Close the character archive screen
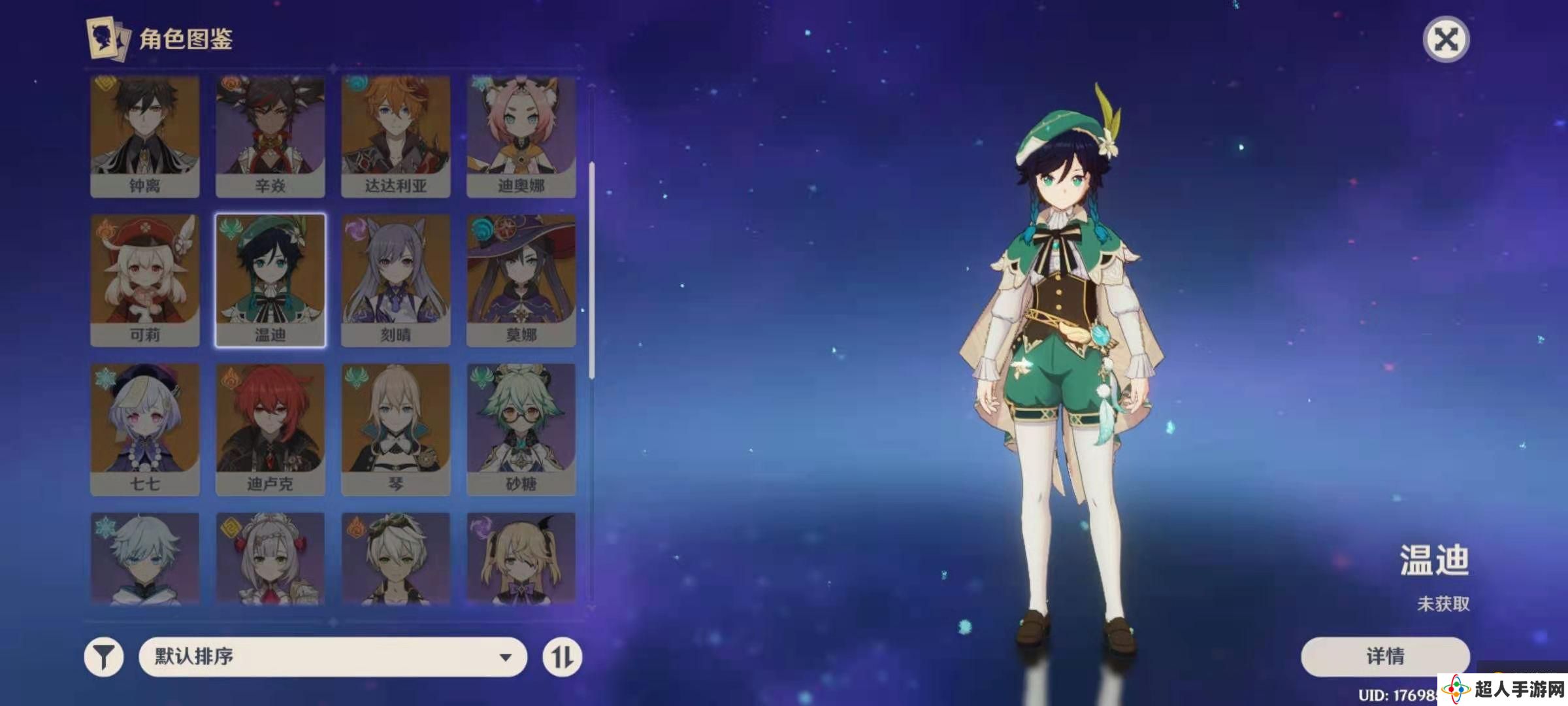 coord(1445,40)
